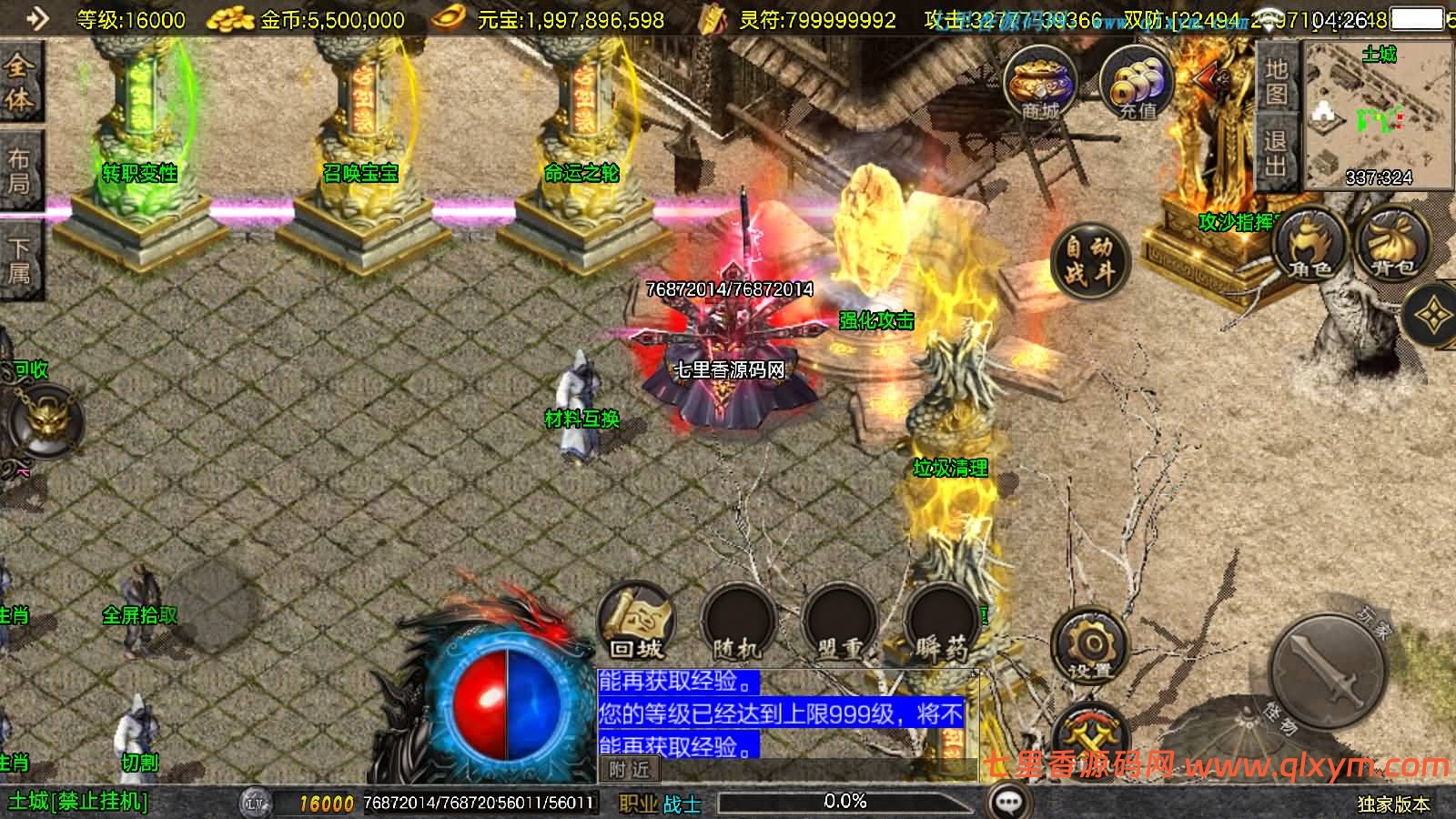Select the 下属 tab

tap(19, 259)
